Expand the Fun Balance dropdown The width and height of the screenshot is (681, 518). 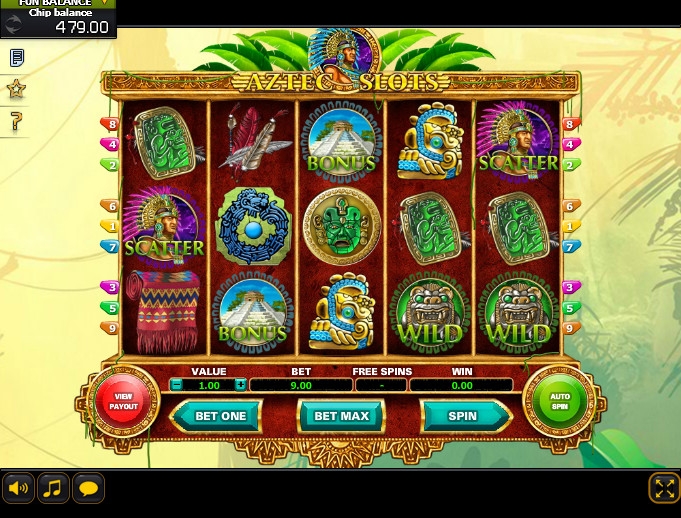pos(104,4)
